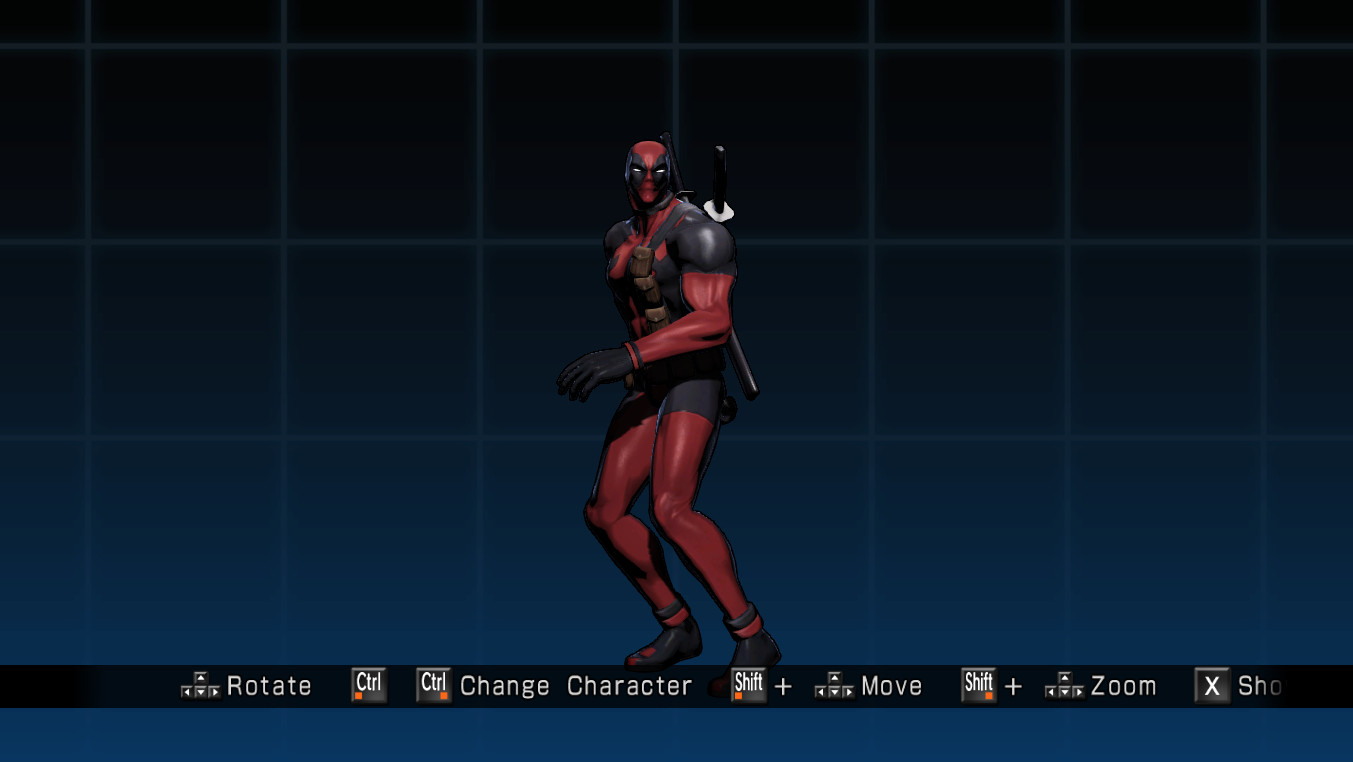The height and width of the screenshot is (762, 1353).
Task: Select the first Ctrl key icon
Action: (367, 684)
